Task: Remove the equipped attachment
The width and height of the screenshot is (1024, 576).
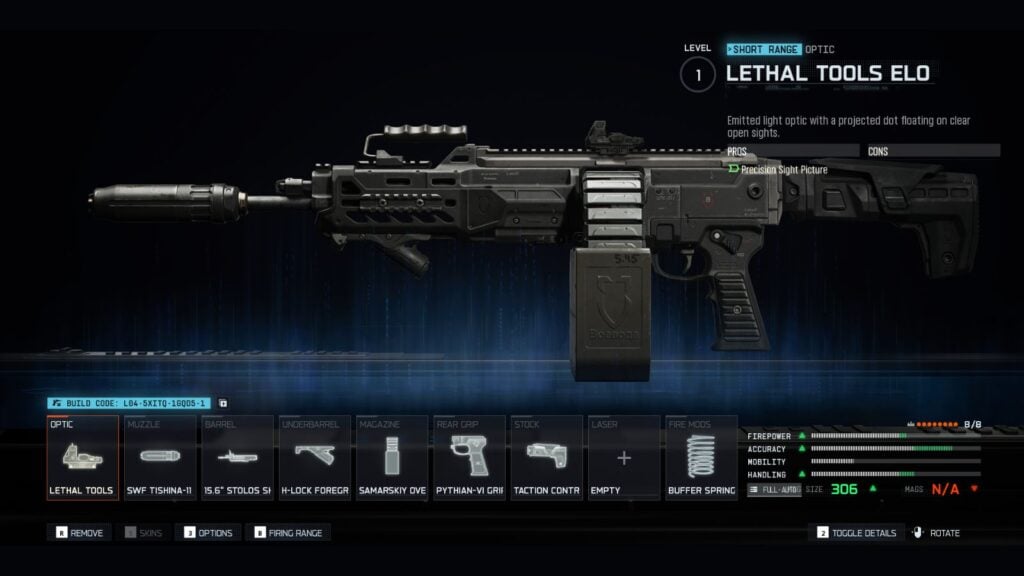Action: pyautogui.click(x=79, y=533)
